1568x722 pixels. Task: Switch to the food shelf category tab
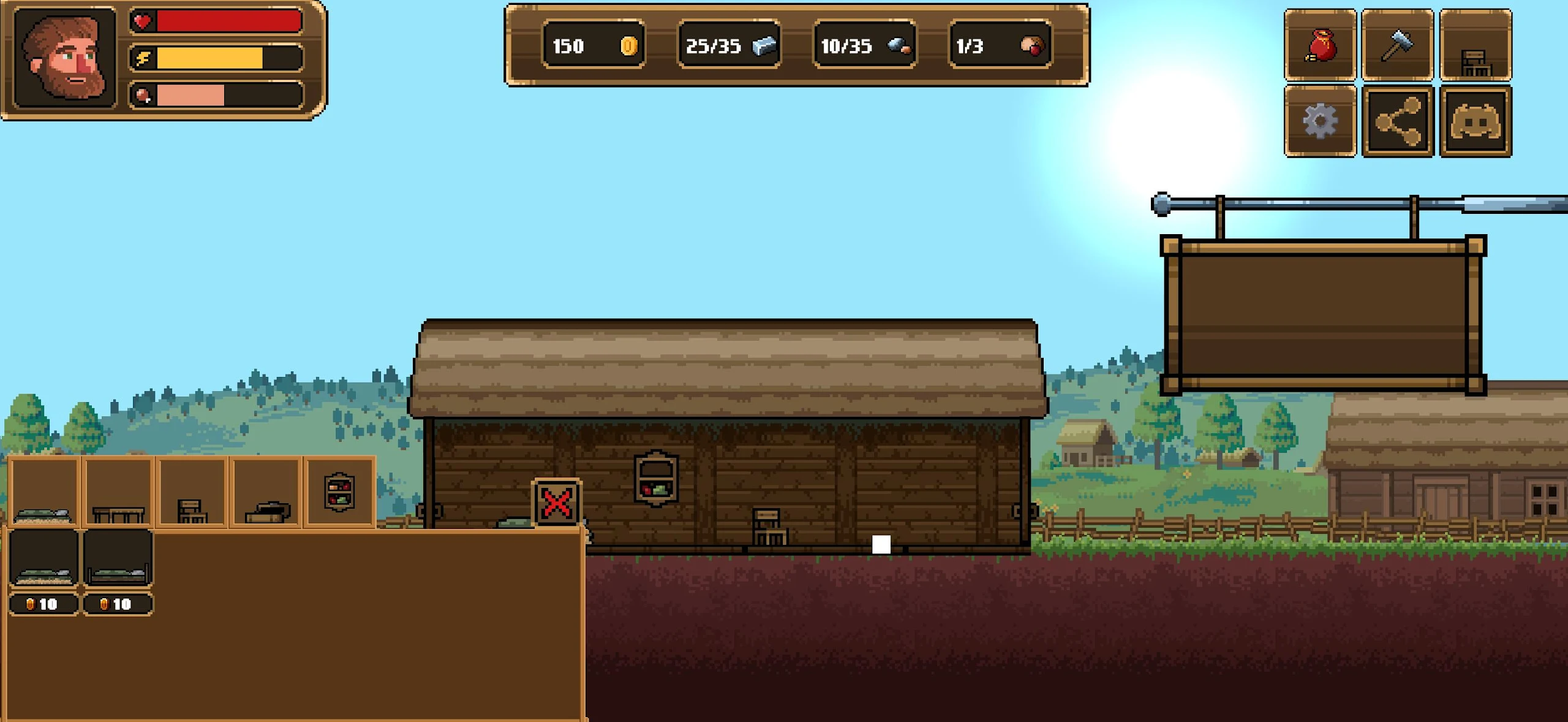pos(339,492)
